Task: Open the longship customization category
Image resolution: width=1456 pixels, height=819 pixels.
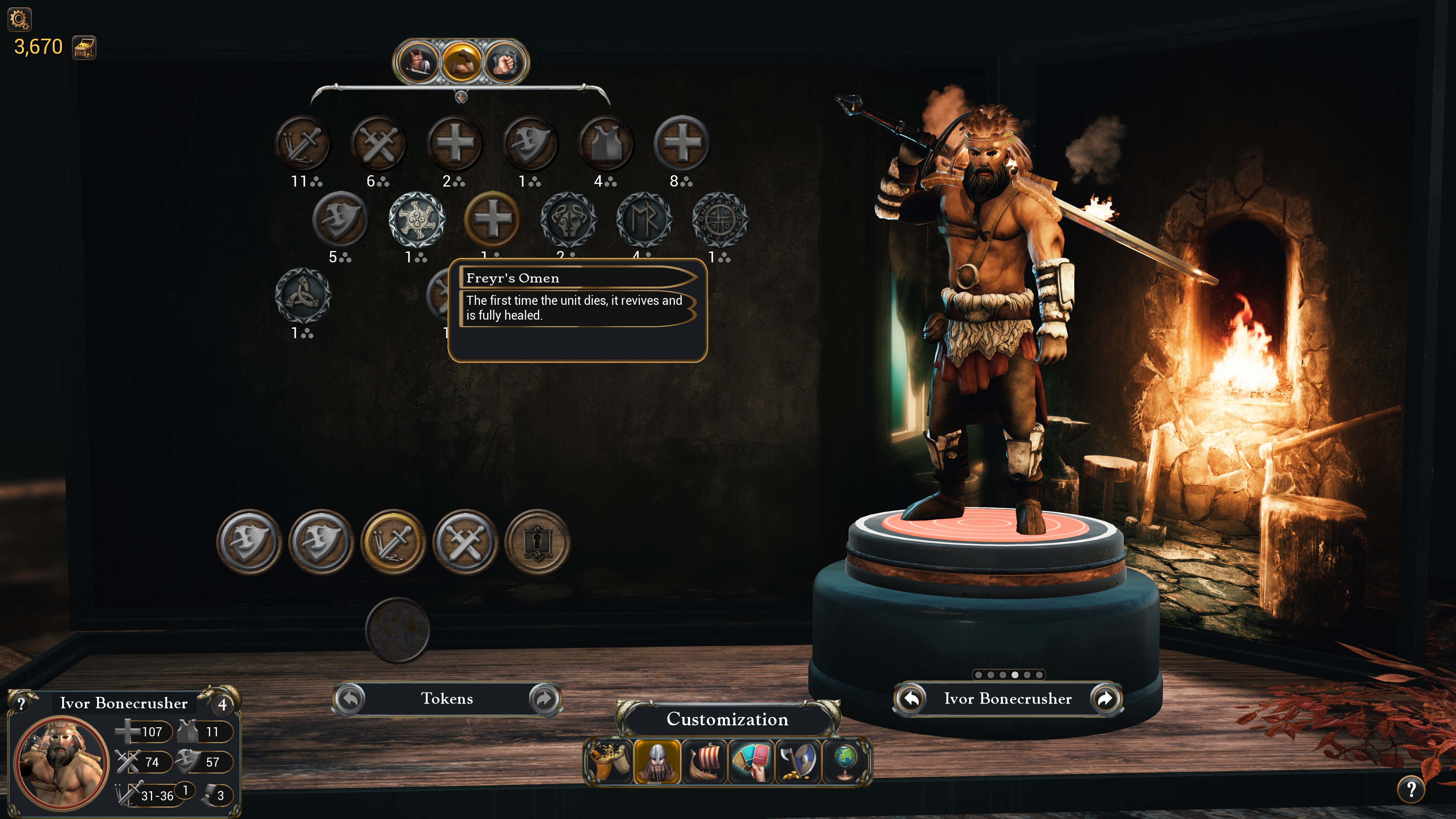Action: (x=705, y=761)
